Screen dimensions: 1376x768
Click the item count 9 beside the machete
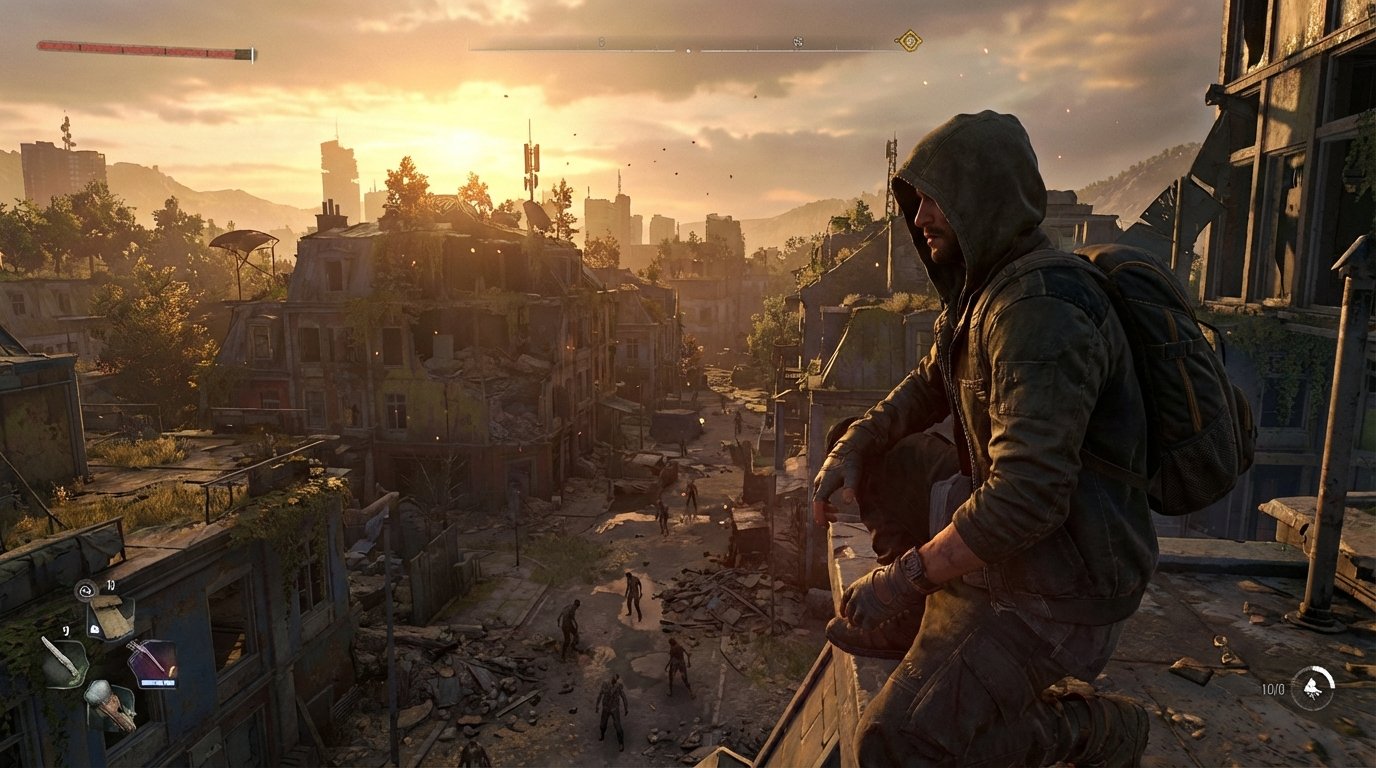pyautogui.click(x=65, y=630)
